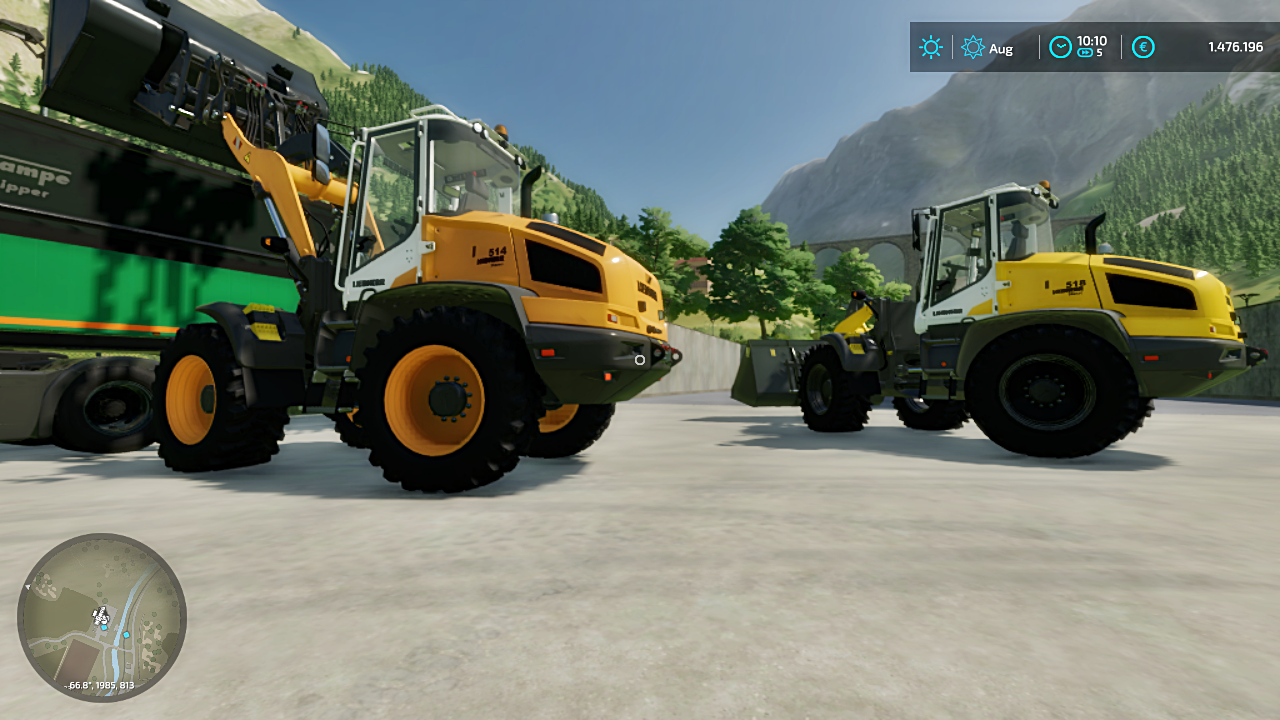Screen dimensions: 1280x720
Task: Select the August season icon
Action: pyautogui.click(x=973, y=47)
